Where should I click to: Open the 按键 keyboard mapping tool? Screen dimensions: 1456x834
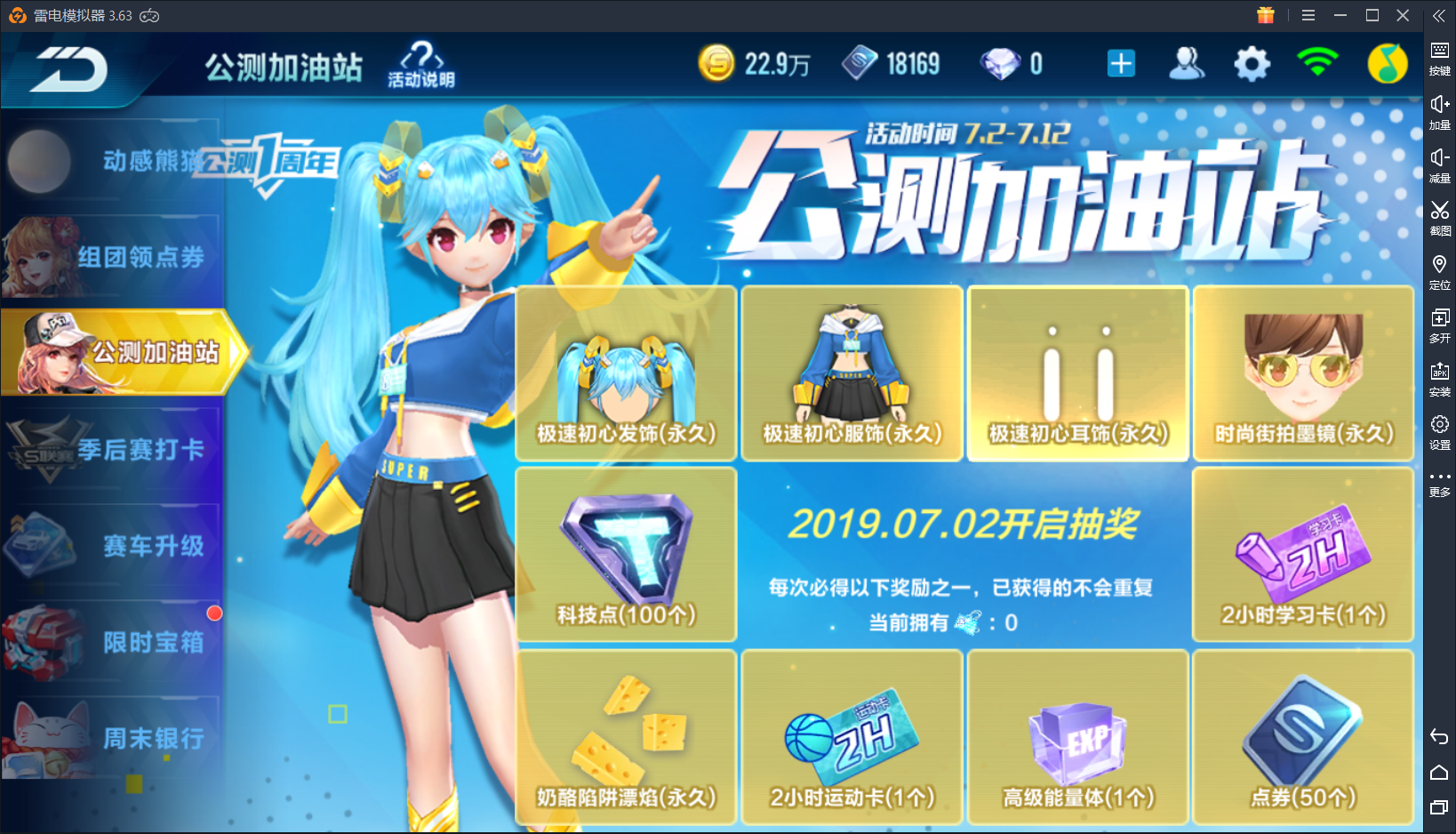tap(1439, 56)
